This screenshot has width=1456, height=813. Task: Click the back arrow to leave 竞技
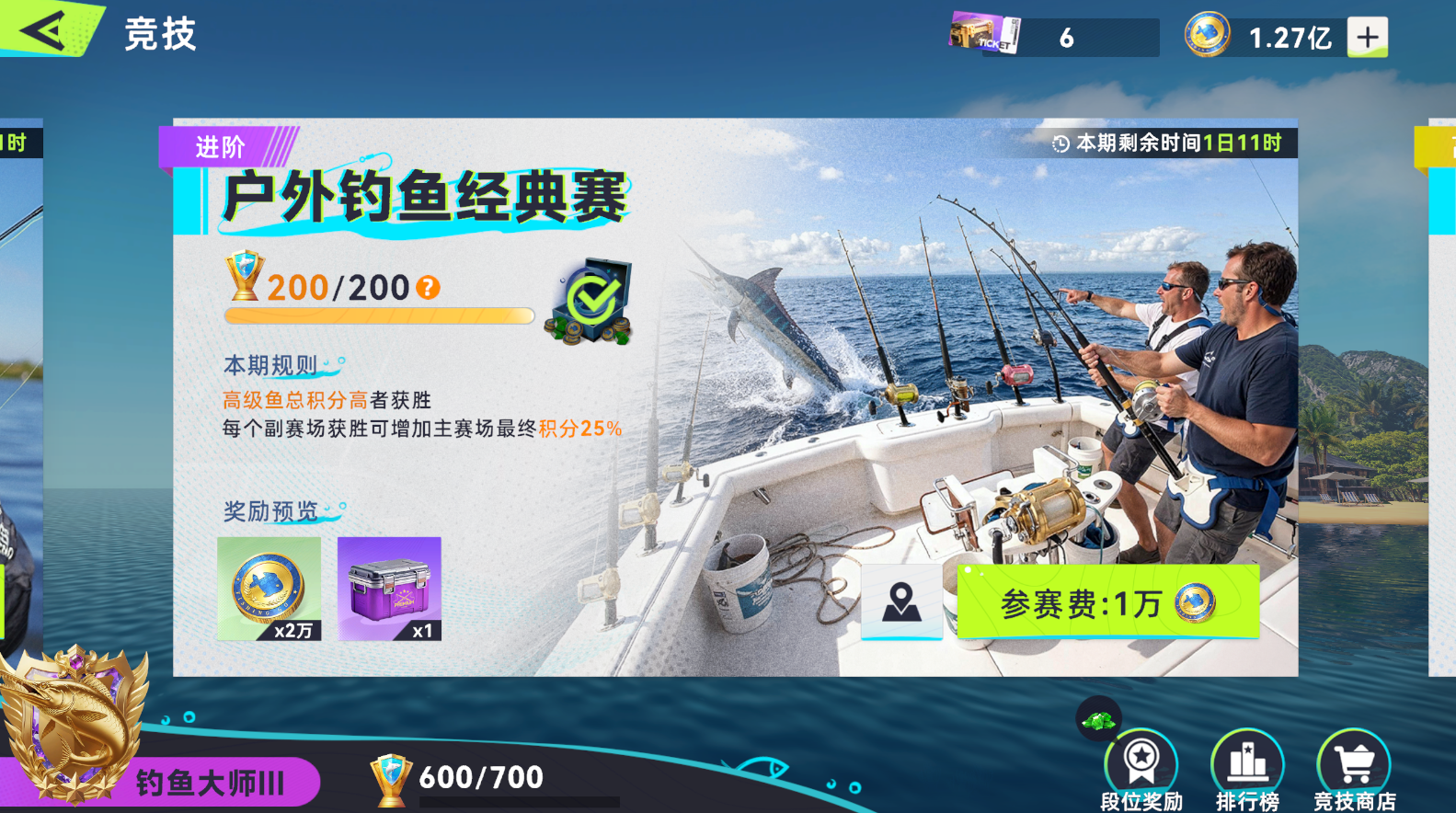click(x=41, y=28)
